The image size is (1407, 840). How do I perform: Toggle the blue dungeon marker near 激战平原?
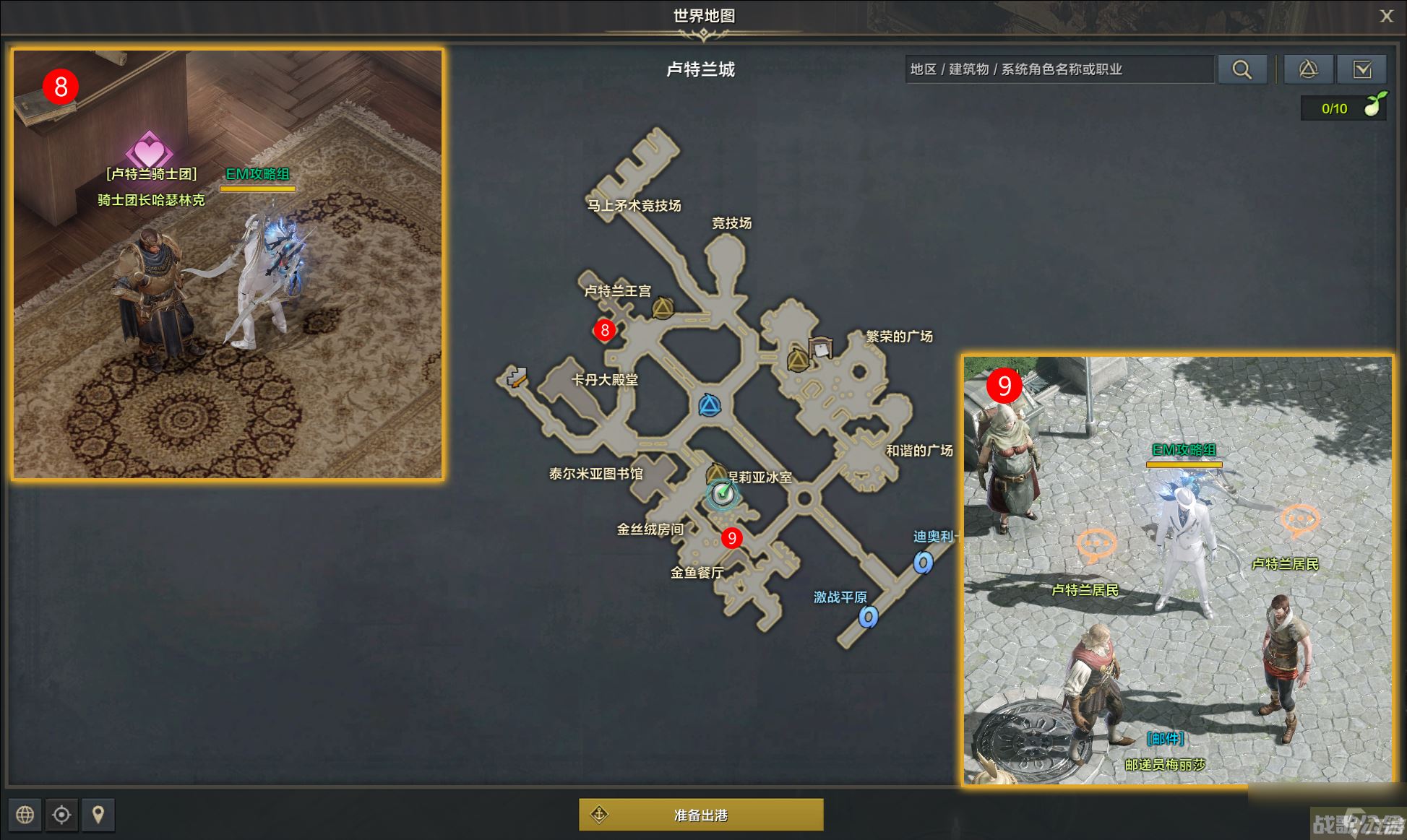pyautogui.click(x=868, y=618)
